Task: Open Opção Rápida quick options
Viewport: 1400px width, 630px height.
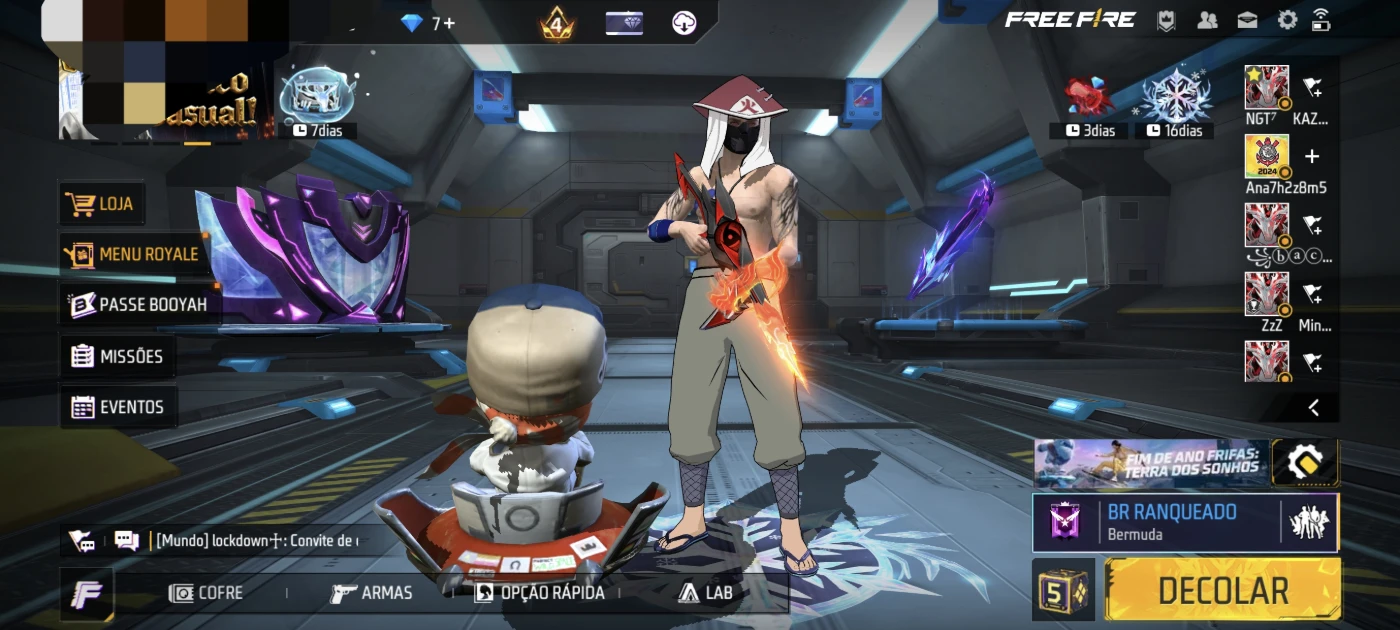Action: coord(539,593)
